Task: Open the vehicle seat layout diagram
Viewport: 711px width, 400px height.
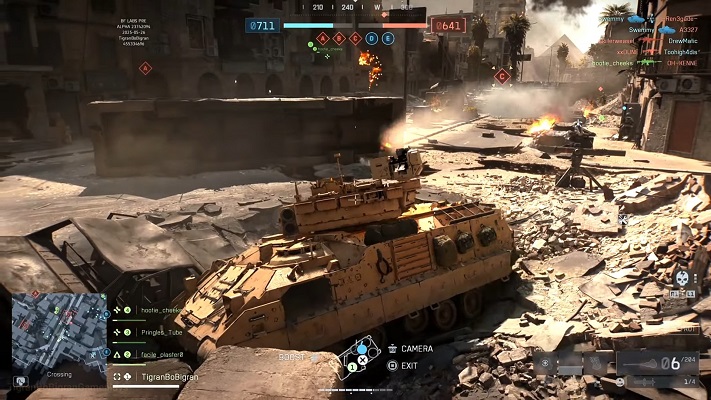Action: click(x=360, y=357)
